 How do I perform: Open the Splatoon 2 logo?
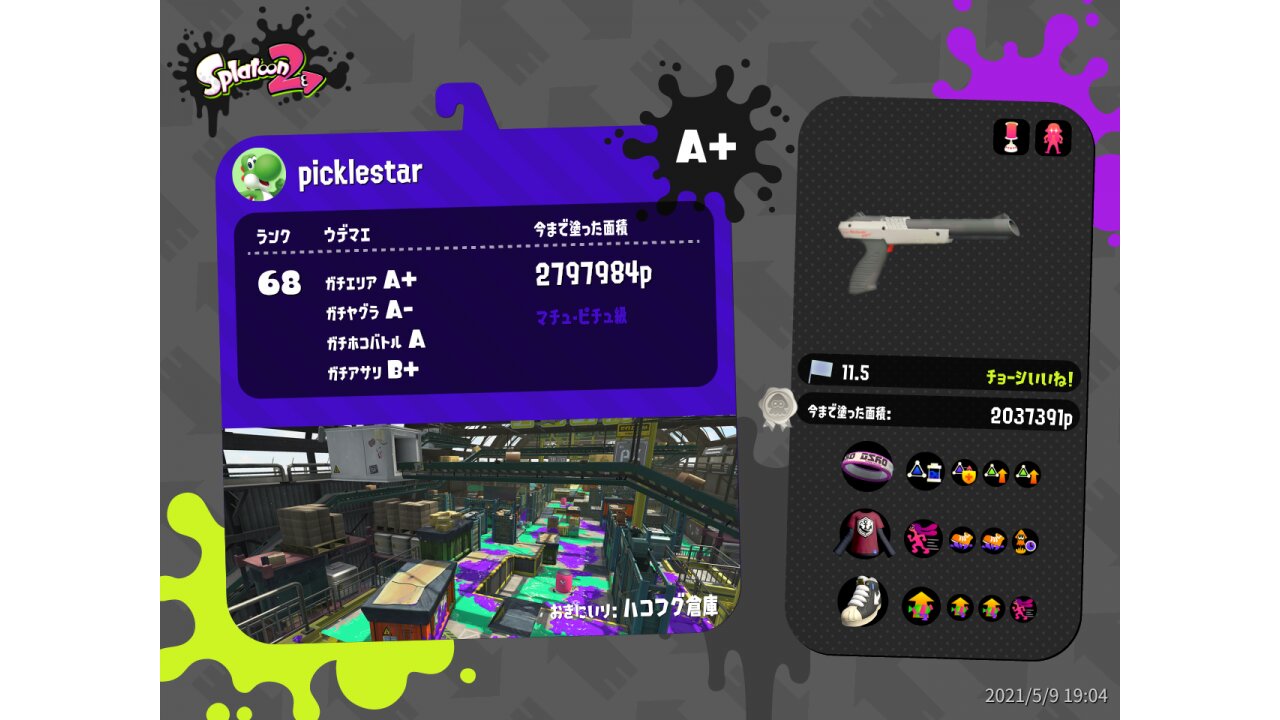260,76
